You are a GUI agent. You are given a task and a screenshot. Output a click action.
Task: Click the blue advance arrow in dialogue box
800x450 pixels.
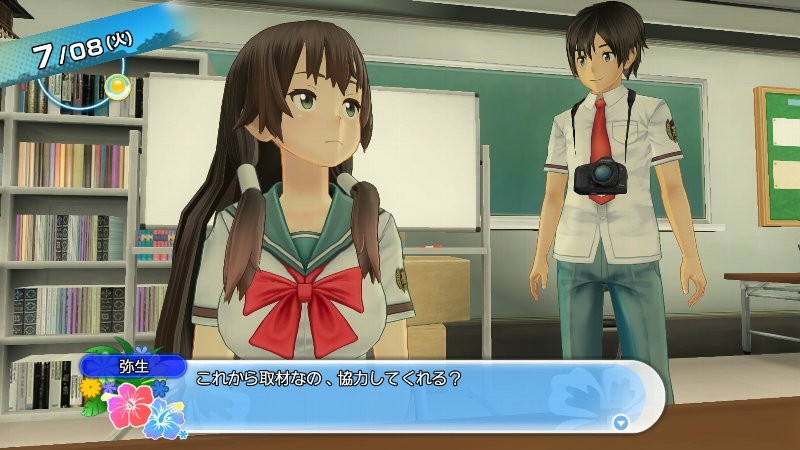pos(620,422)
